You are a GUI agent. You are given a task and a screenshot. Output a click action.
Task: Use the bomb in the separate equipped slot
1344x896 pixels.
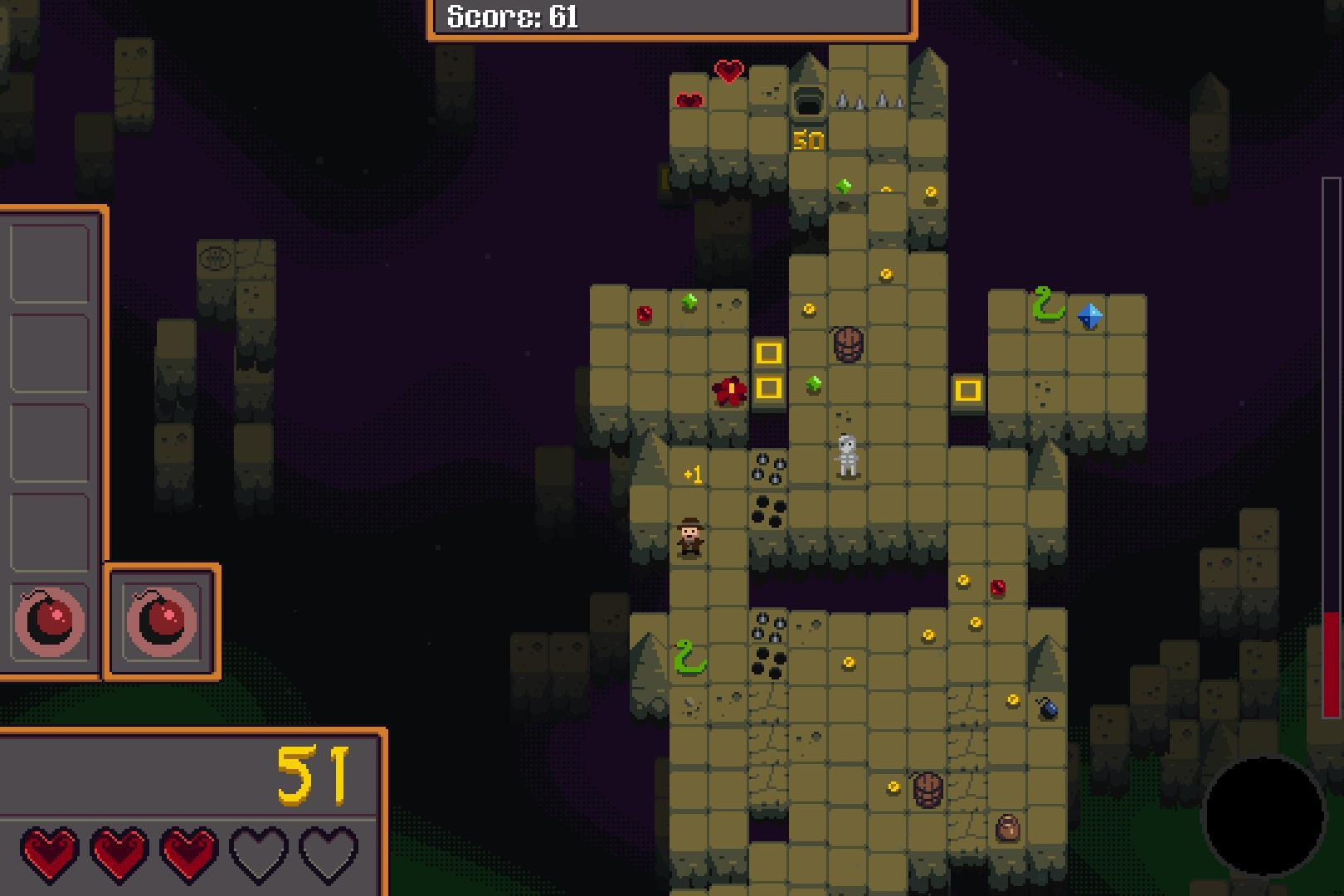pos(162,621)
